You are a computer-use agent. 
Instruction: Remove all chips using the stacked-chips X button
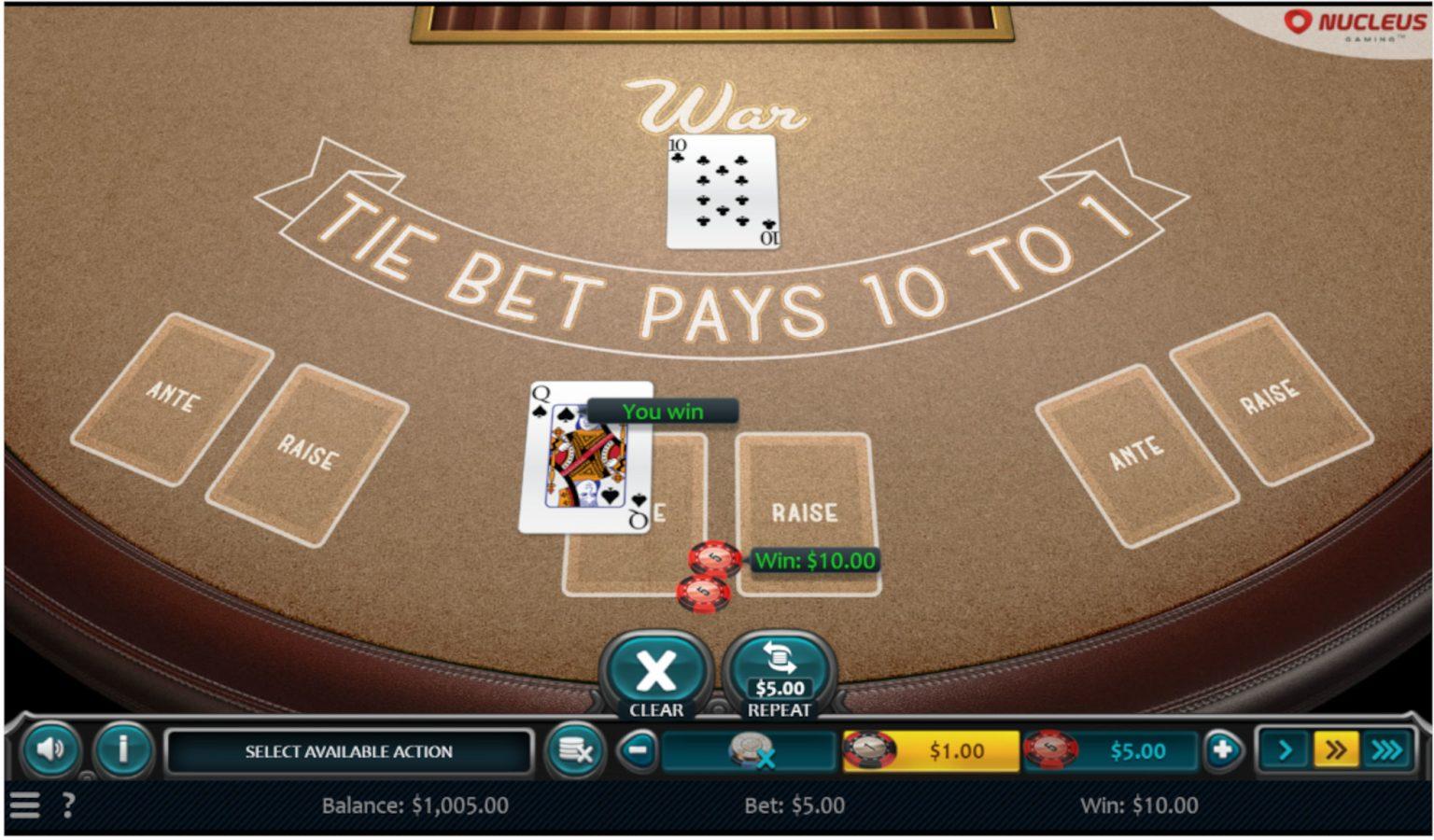(x=574, y=750)
